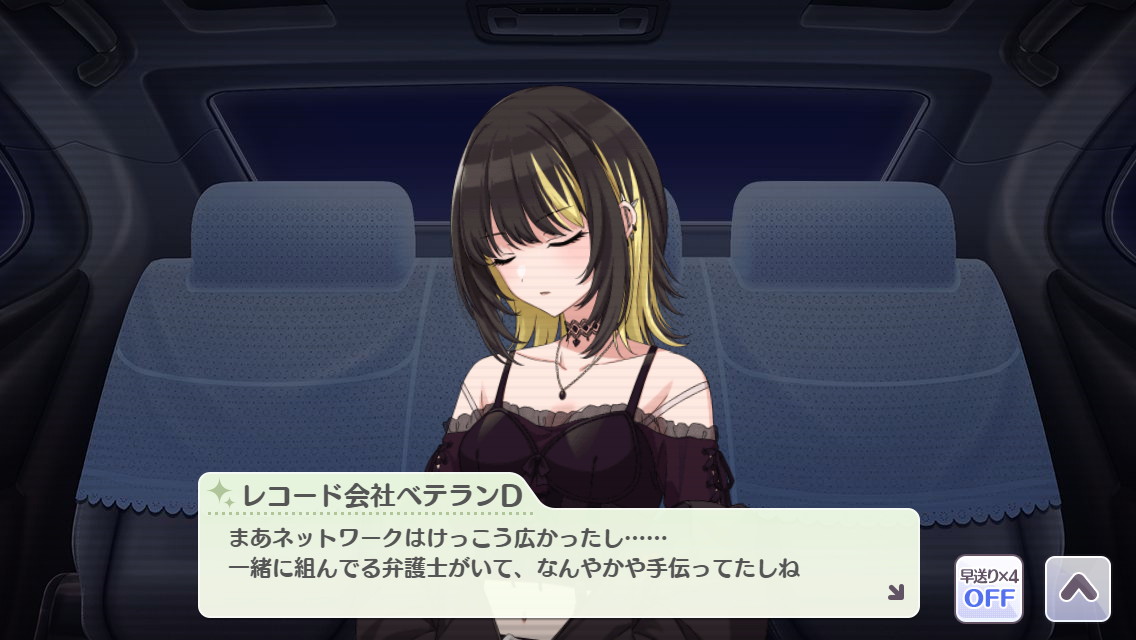Toggle the 早送り×4 fast-forward OFF button
Image resolution: width=1136 pixels, height=640 pixels.
coord(988,589)
